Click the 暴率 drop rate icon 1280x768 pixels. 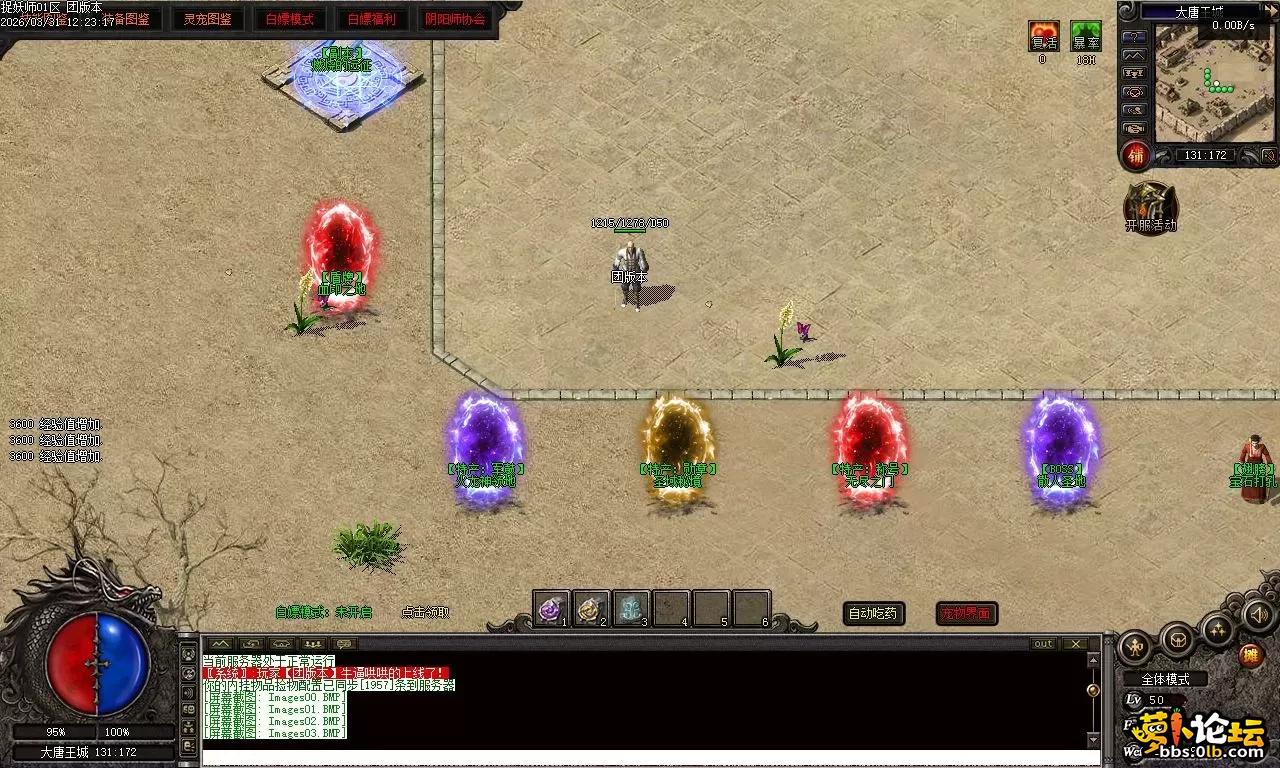click(x=1085, y=37)
